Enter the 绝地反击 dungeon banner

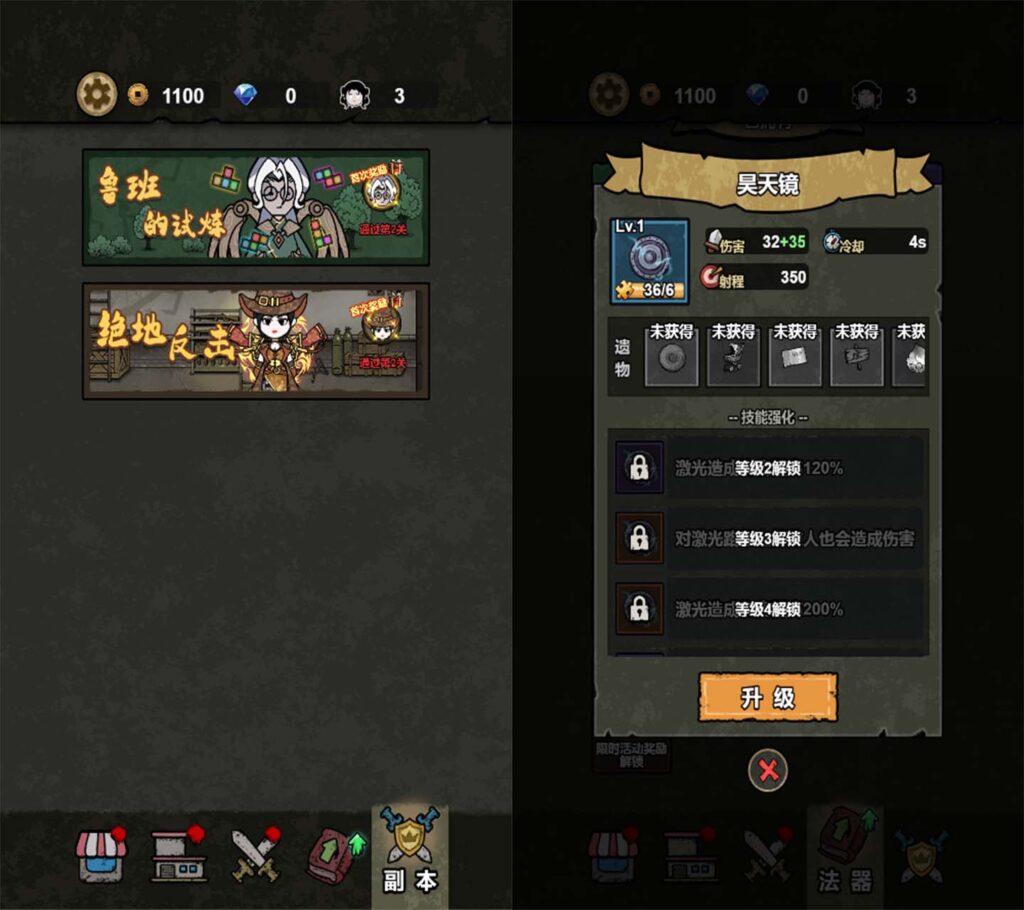256,340
